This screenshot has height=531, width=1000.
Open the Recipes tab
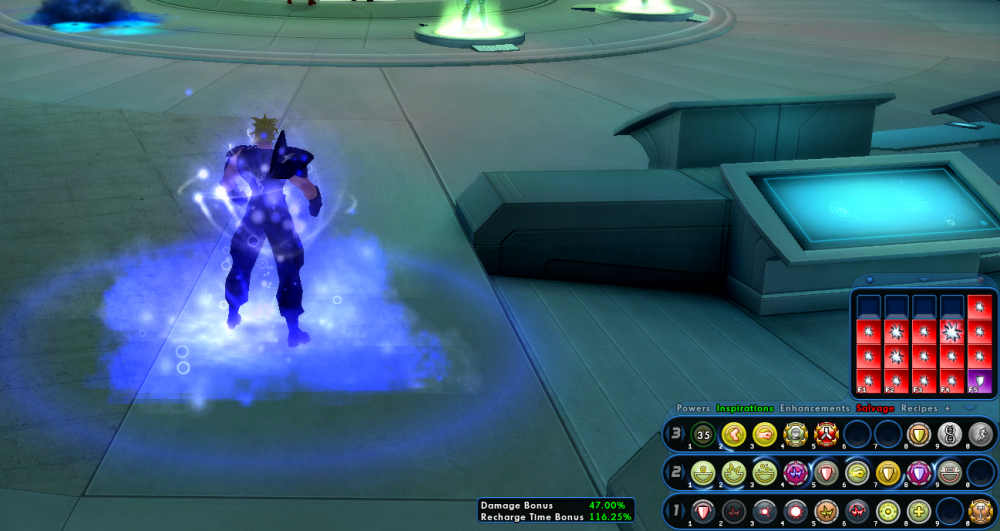[x=919, y=408]
